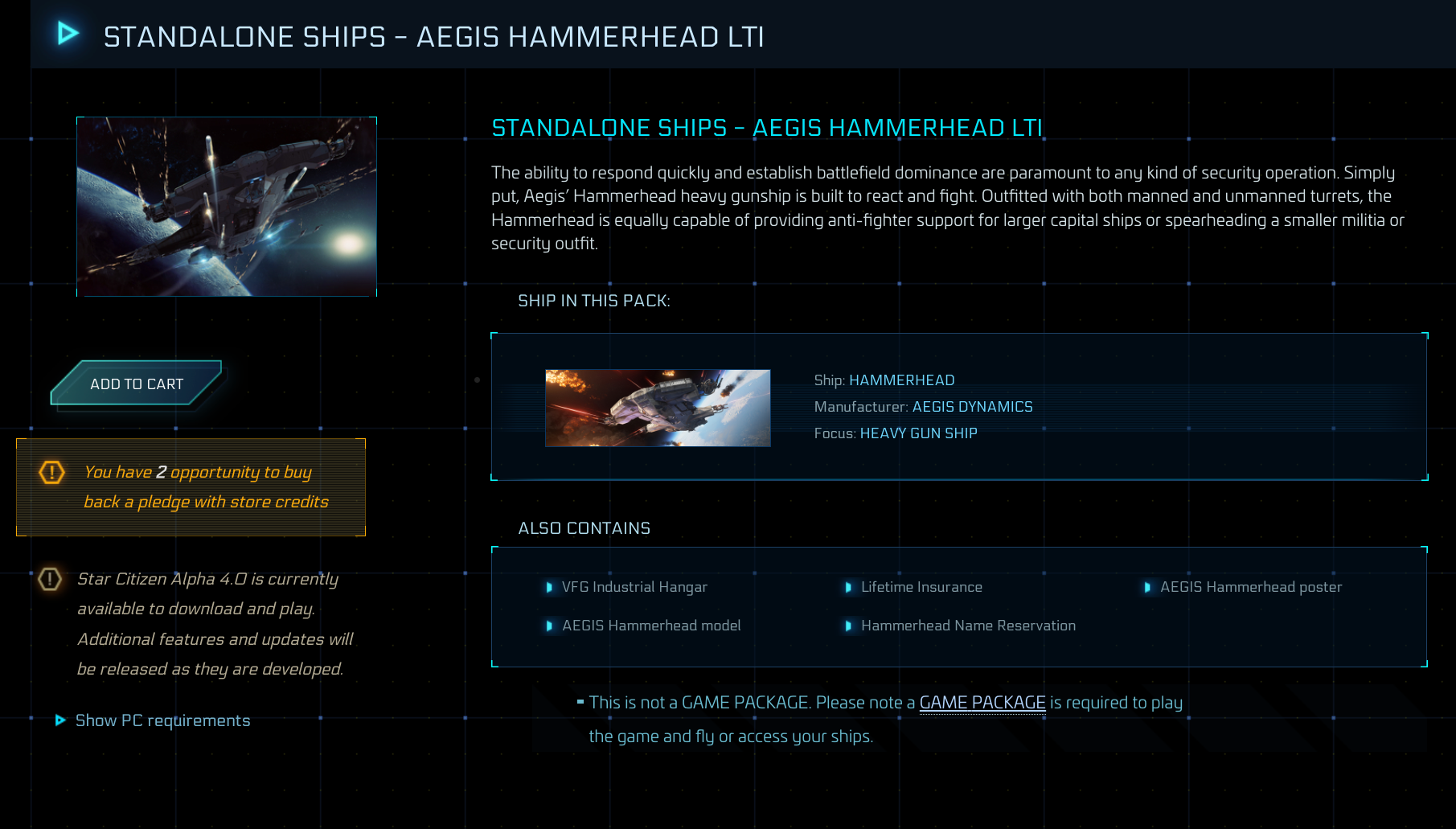The image size is (1456, 829).
Task: Open the GAME PACKAGE link
Action: [x=982, y=702]
